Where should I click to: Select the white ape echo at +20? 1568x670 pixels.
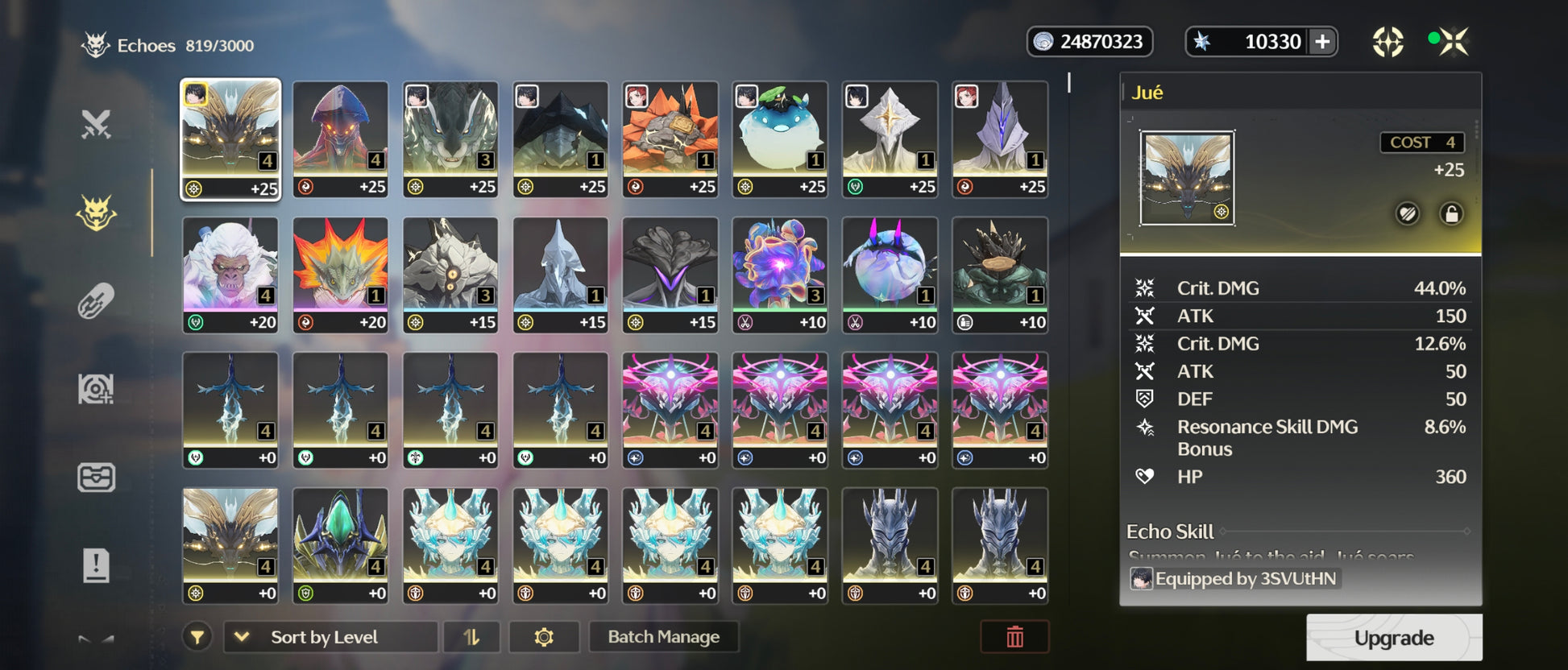pos(230,274)
